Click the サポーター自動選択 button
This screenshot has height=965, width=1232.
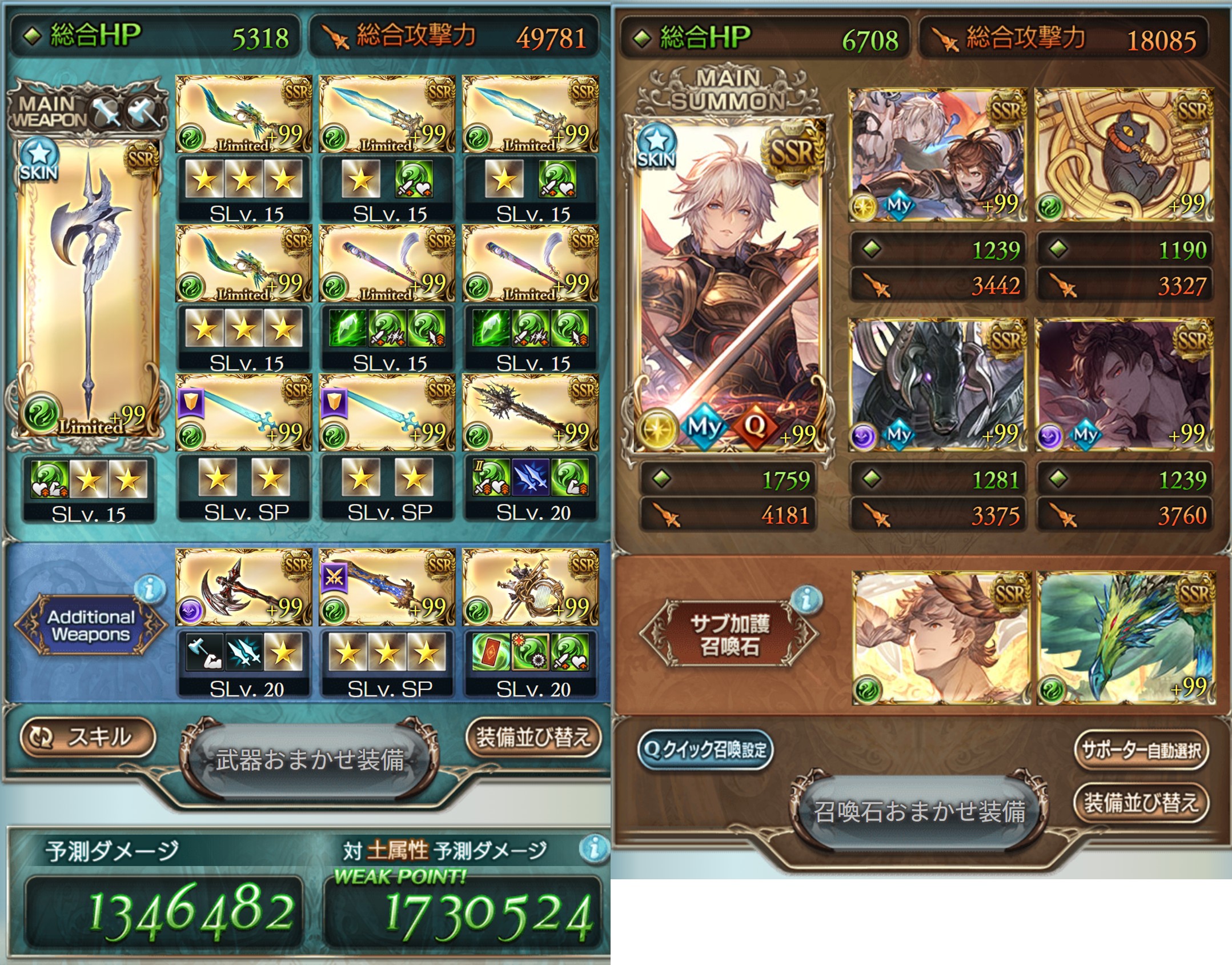[1141, 750]
